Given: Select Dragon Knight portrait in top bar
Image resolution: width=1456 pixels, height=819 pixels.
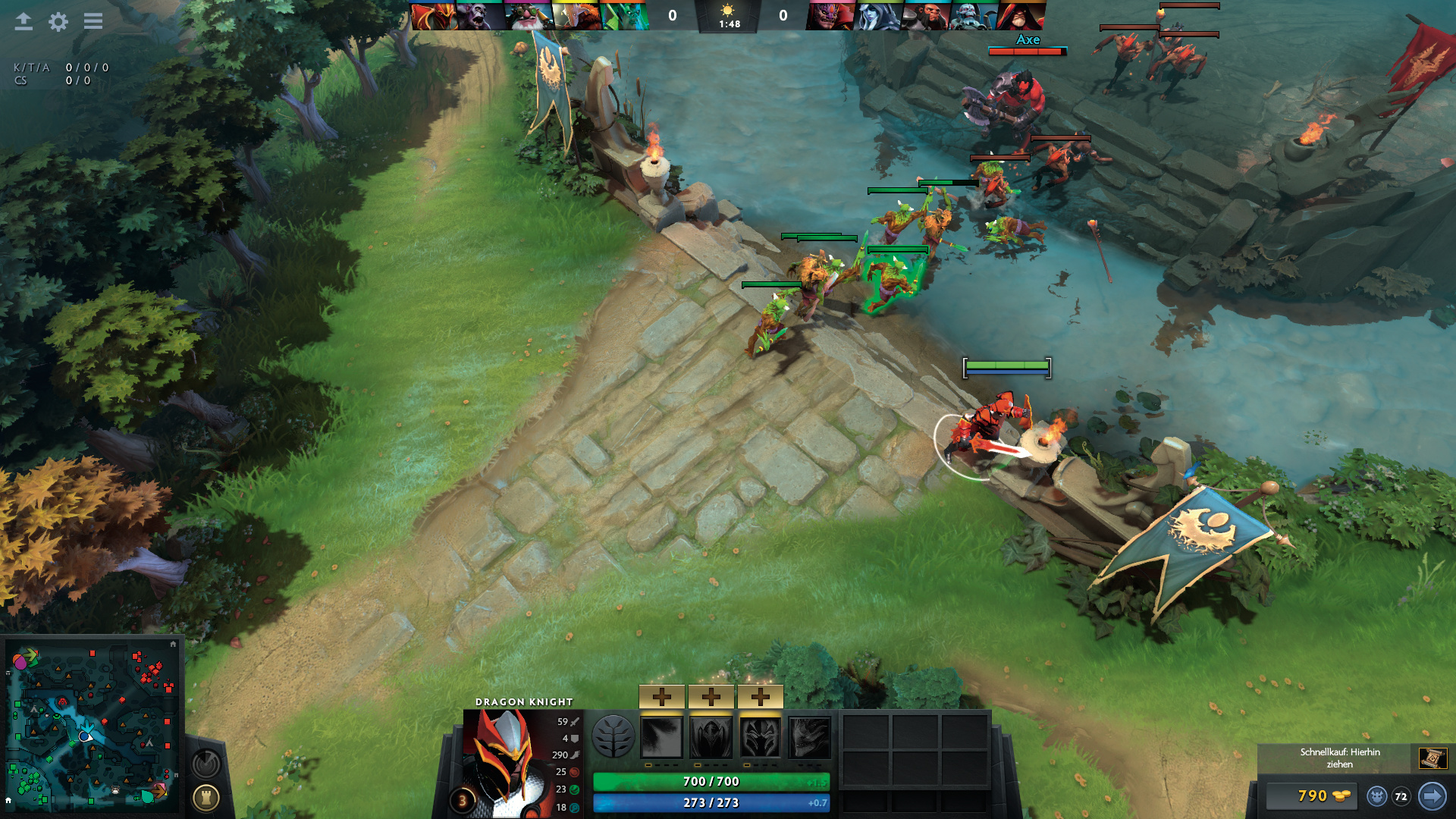Looking at the screenshot, I should coord(435,16).
